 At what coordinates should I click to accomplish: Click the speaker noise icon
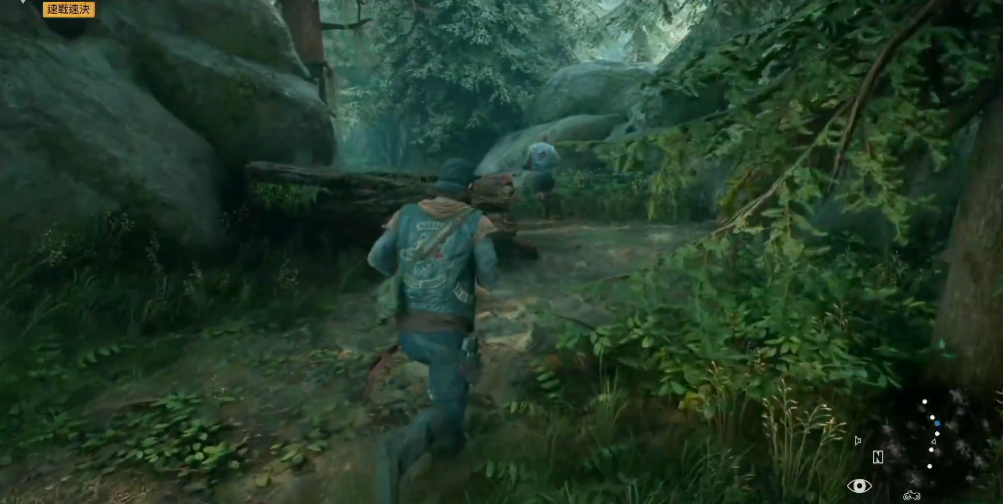(858, 439)
